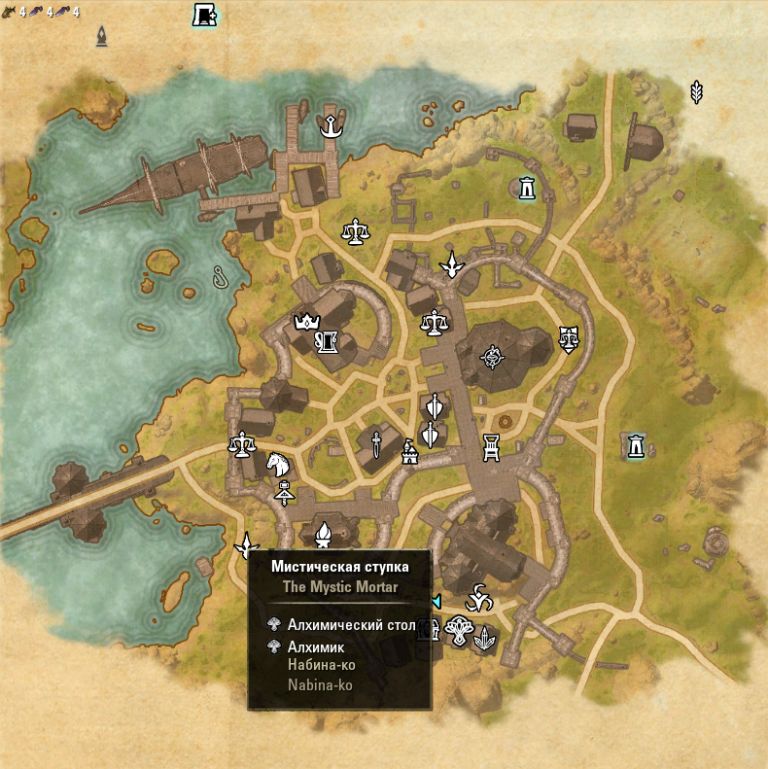Choose the small castle marker

408,453
